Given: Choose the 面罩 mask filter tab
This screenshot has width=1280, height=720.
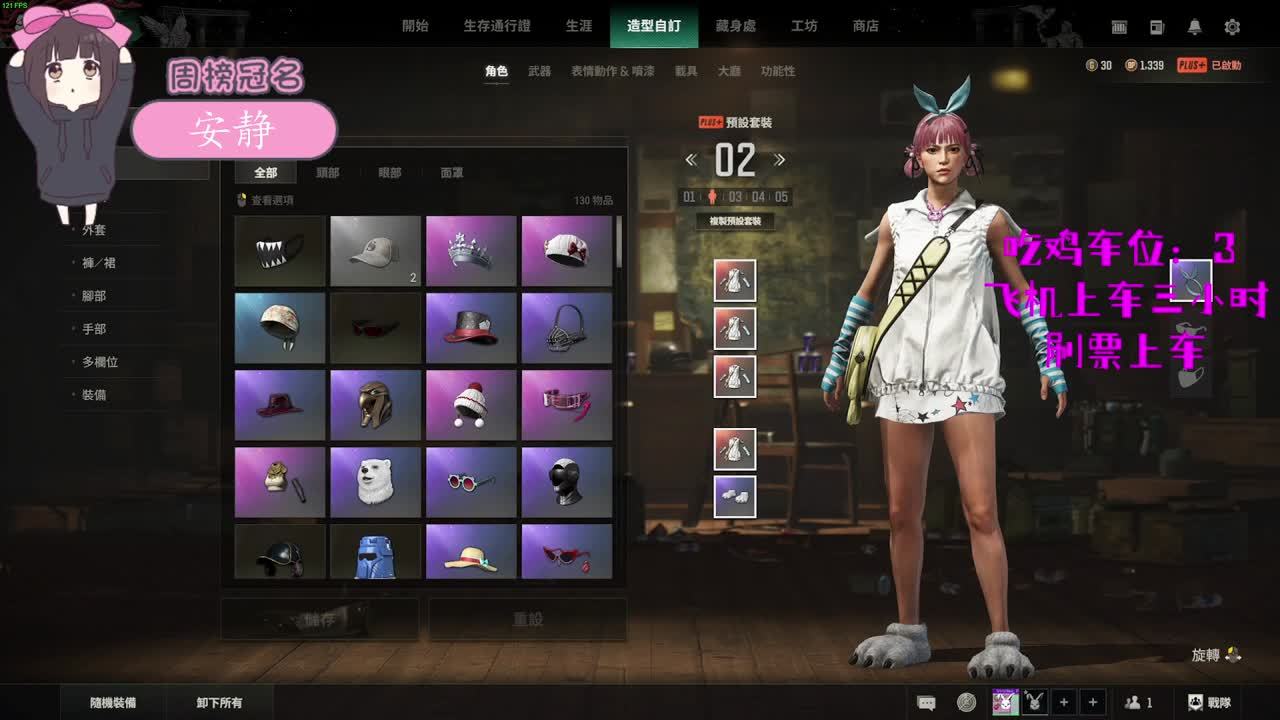Looking at the screenshot, I should click(452, 173).
